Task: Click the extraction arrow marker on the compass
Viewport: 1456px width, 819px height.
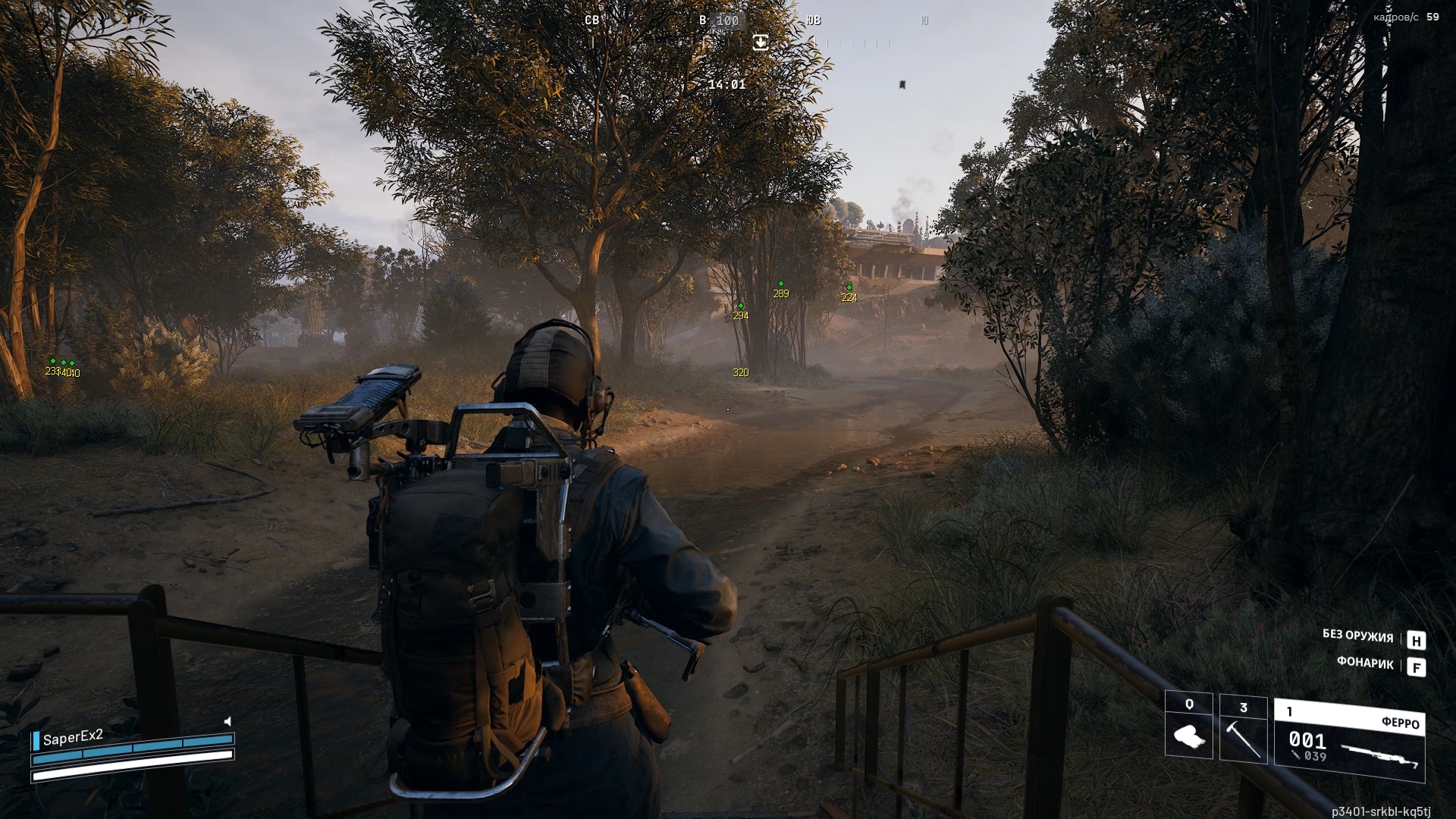Action: tap(760, 42)
